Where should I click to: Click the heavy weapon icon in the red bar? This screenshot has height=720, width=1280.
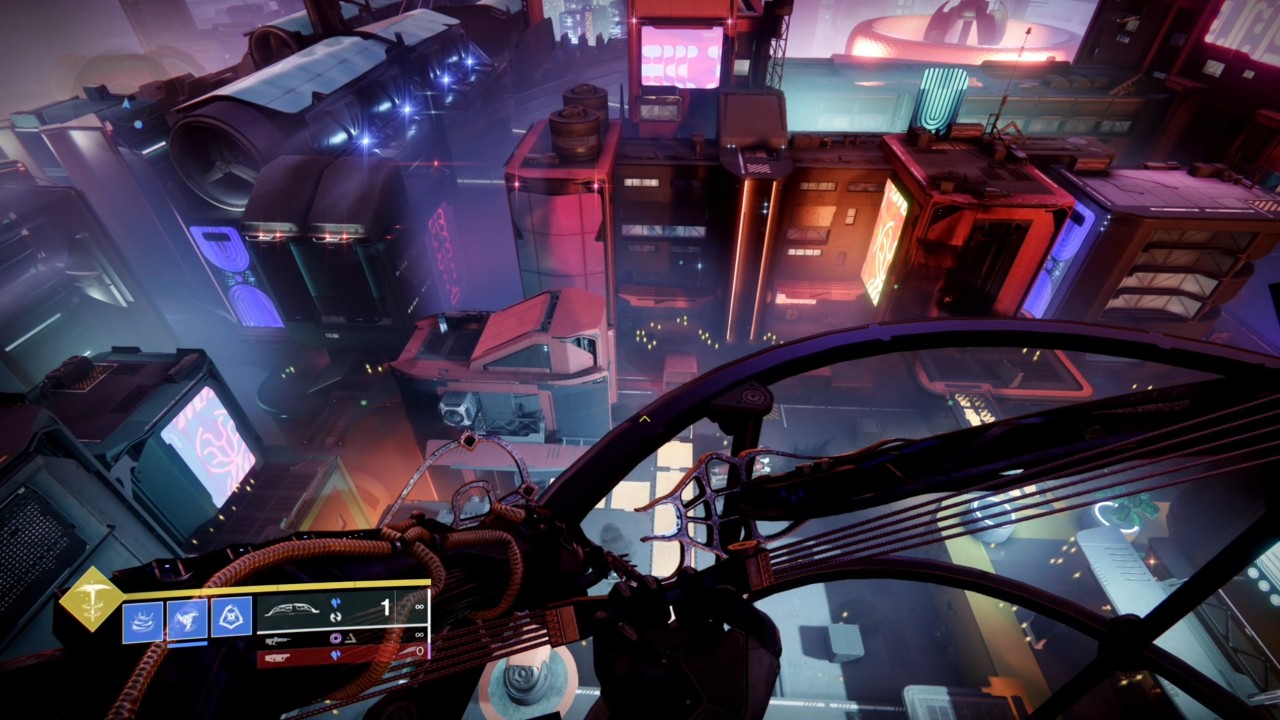click(277, 657)
